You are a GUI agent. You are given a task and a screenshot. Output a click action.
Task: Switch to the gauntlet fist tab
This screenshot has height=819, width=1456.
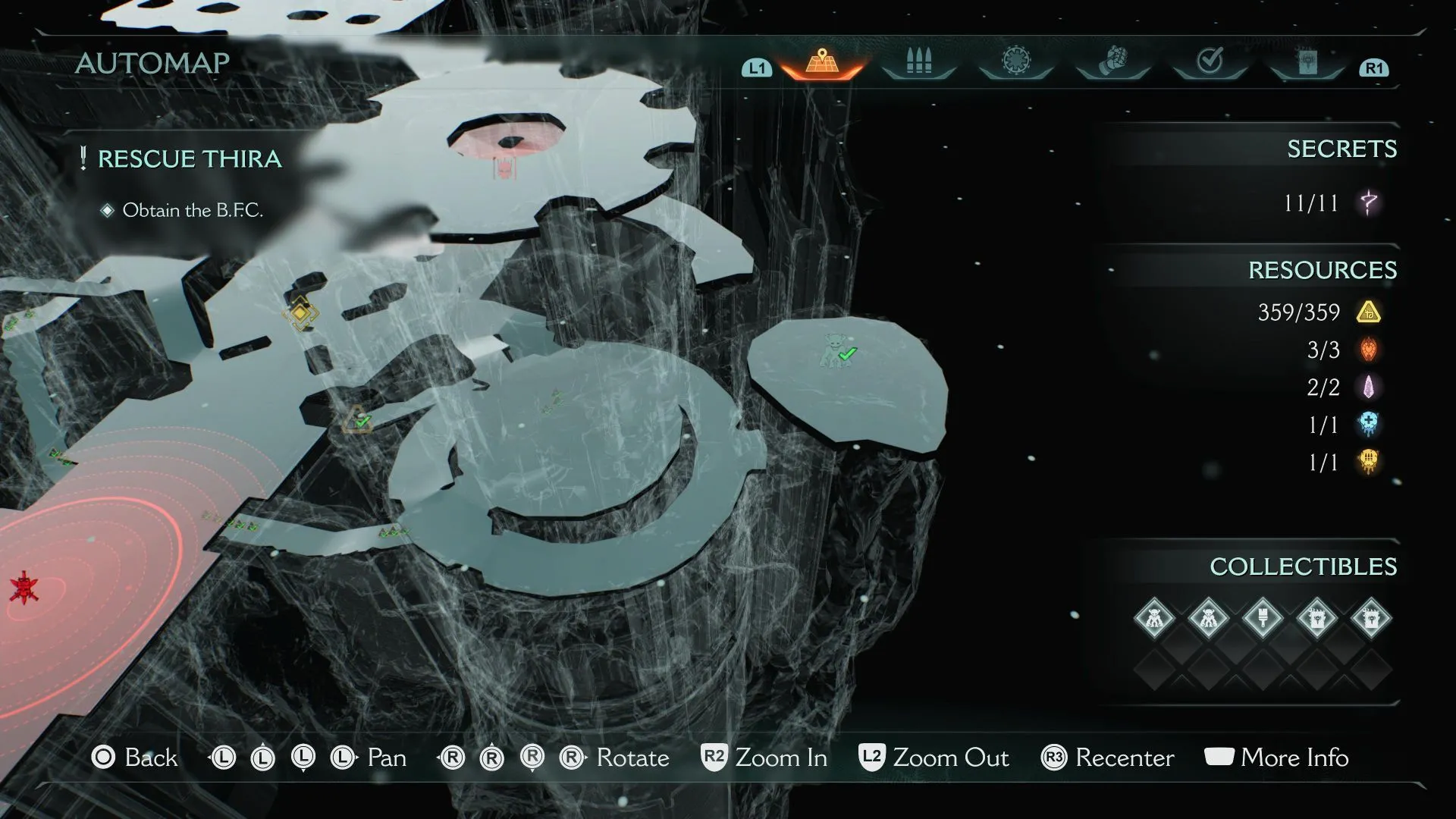(x=1112, y=61)
